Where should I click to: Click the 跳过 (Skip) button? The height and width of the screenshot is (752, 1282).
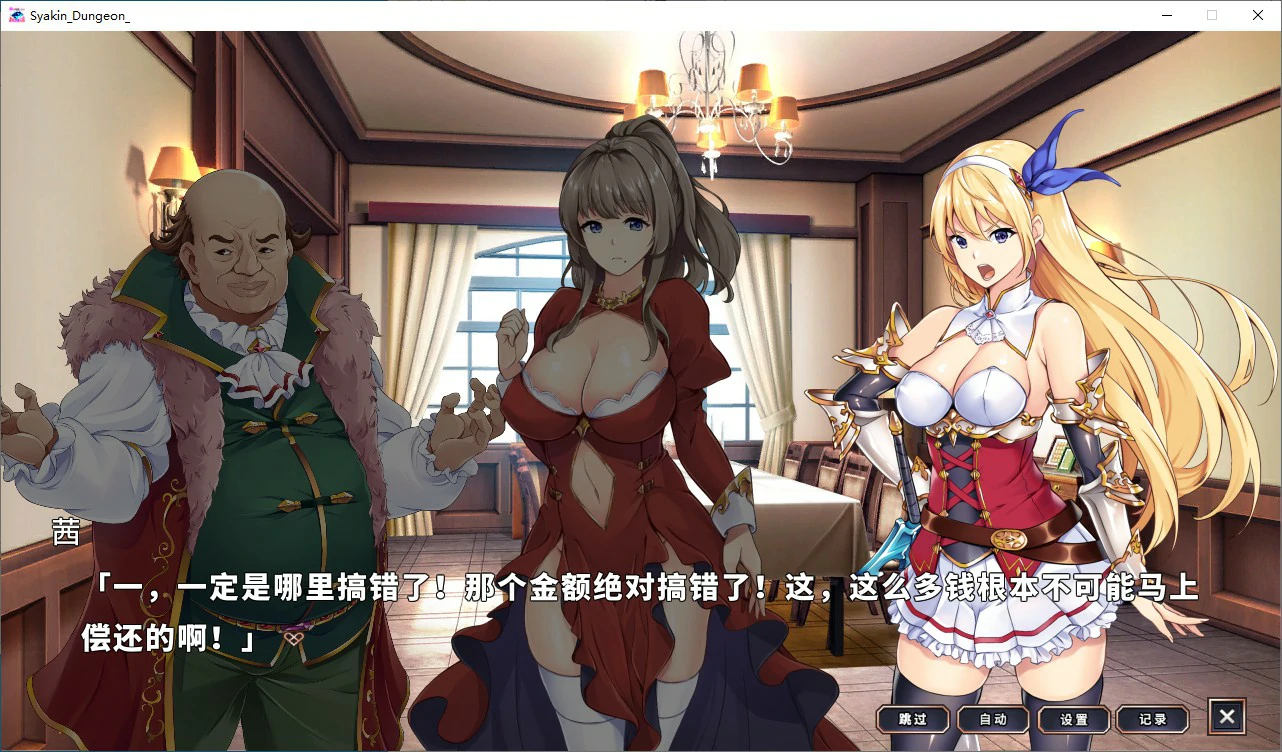pyautogui.click(x=912, y=718)
